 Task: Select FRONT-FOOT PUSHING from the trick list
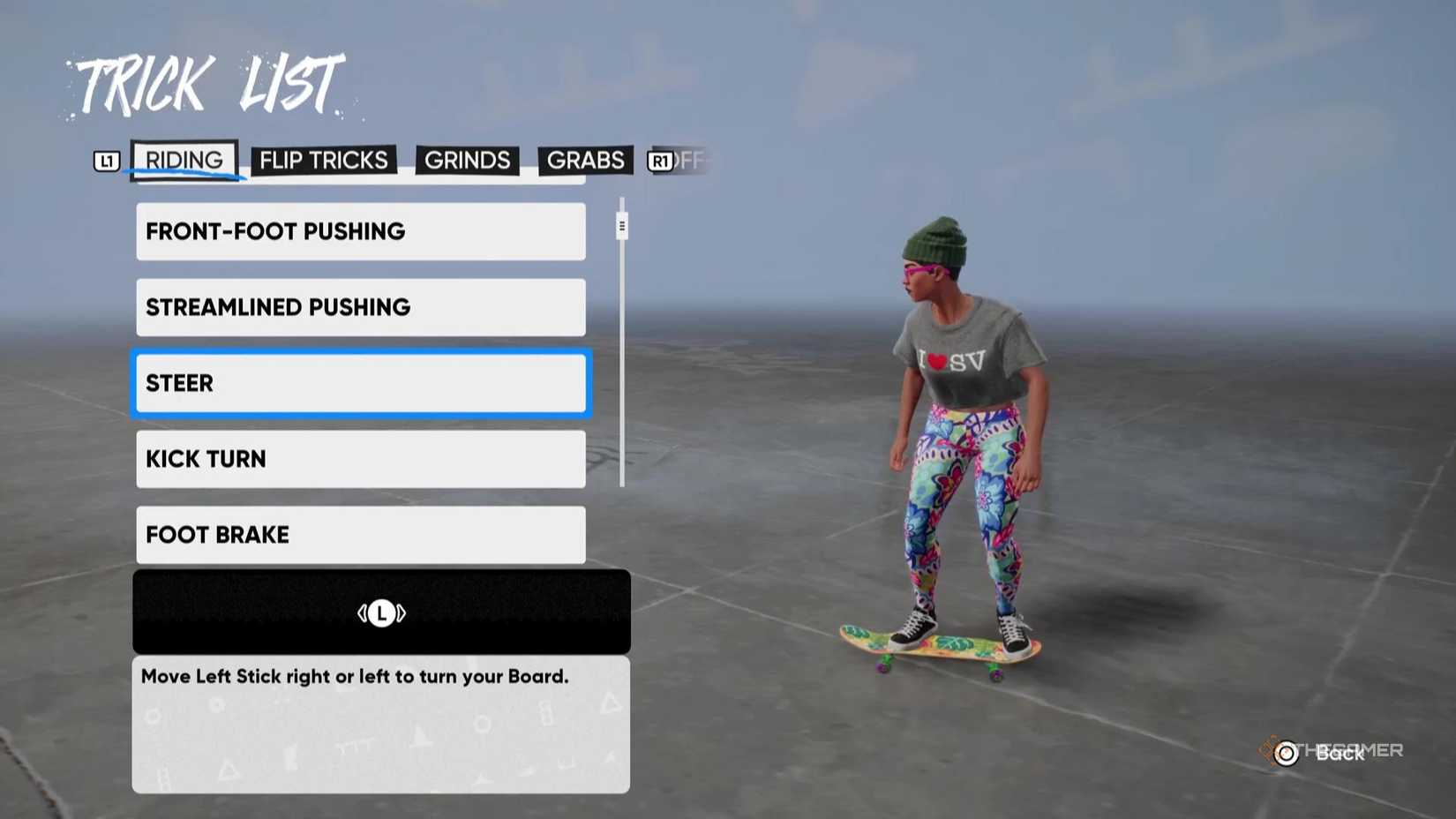pos(360,231)
